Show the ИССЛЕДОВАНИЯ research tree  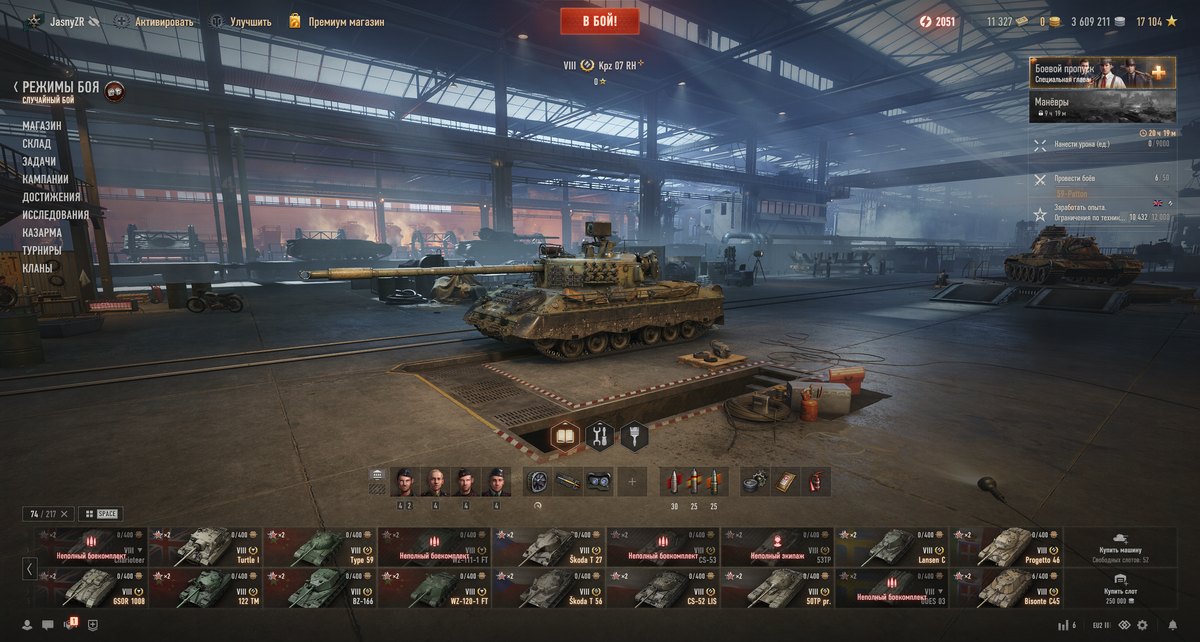56,215
